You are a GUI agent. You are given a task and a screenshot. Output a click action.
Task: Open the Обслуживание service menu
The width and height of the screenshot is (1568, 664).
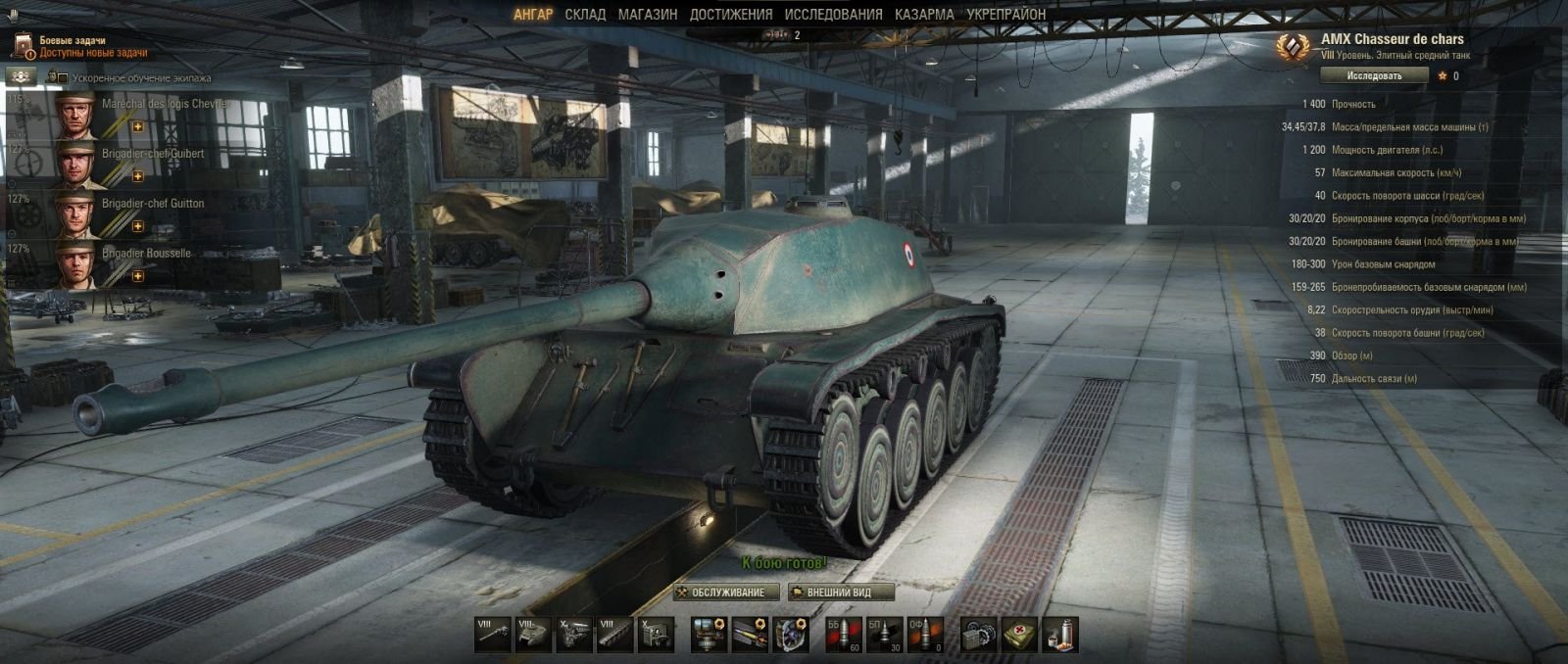click(726, 593)
